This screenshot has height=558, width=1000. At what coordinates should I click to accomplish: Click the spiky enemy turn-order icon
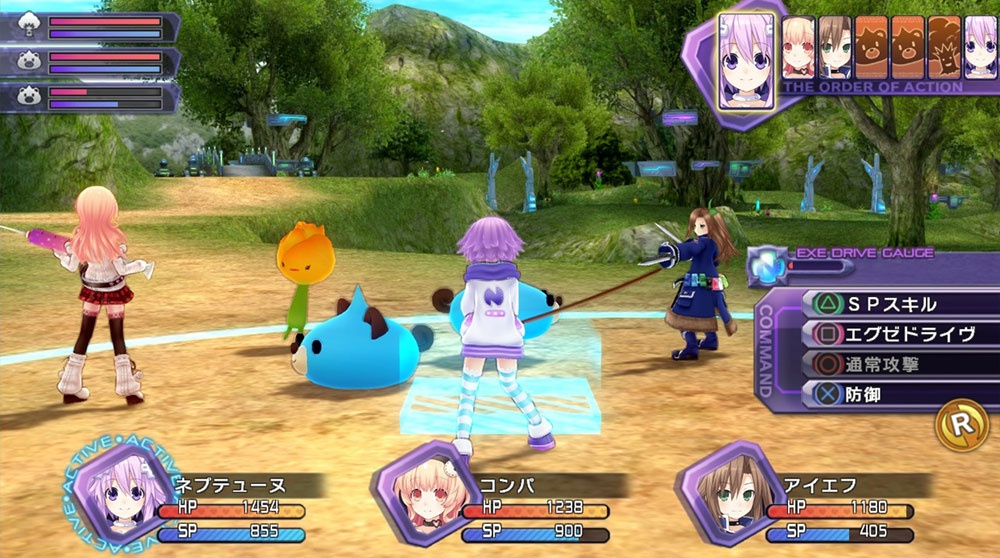click(944, 48)
